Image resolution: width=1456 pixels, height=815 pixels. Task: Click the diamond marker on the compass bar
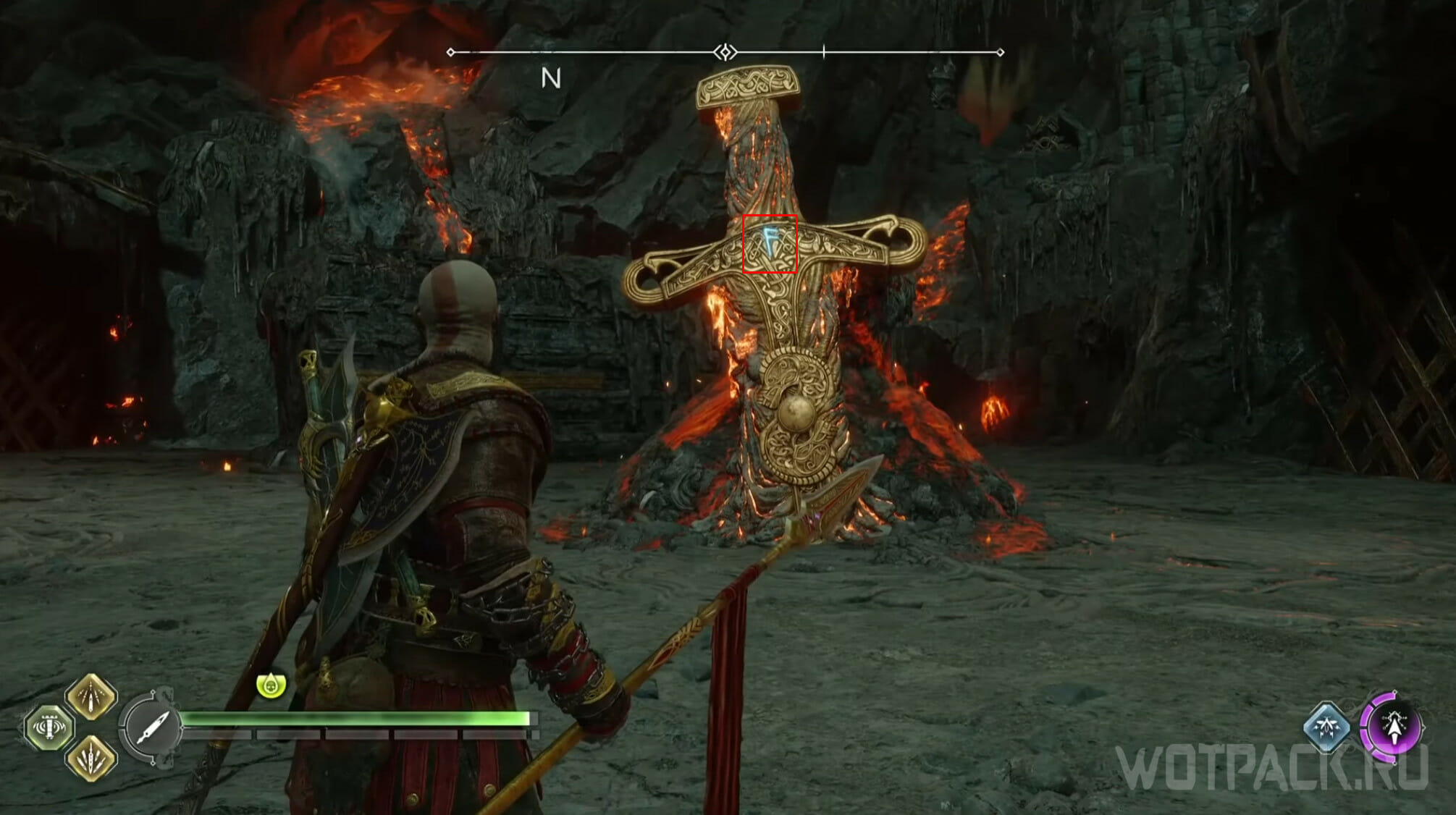pos(725,52)
